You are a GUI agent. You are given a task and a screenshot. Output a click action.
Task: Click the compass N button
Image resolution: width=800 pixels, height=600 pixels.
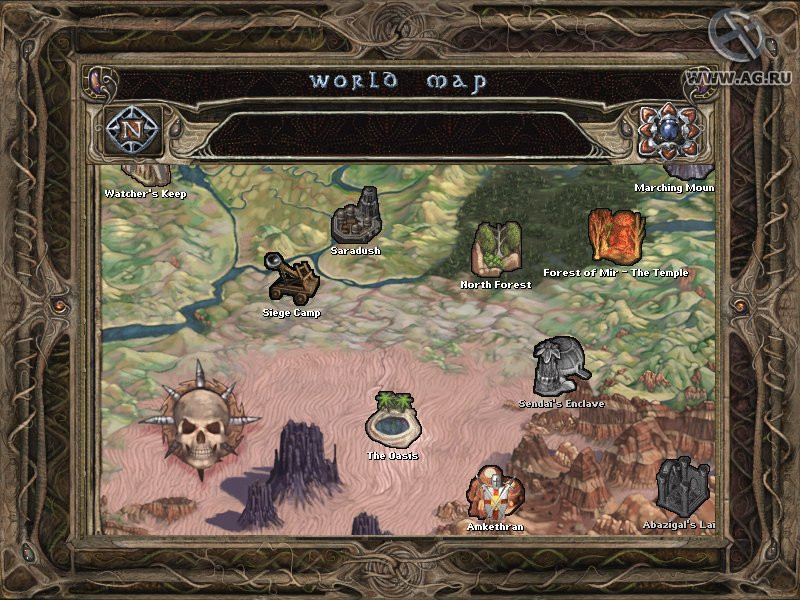(x=132, y=131)
